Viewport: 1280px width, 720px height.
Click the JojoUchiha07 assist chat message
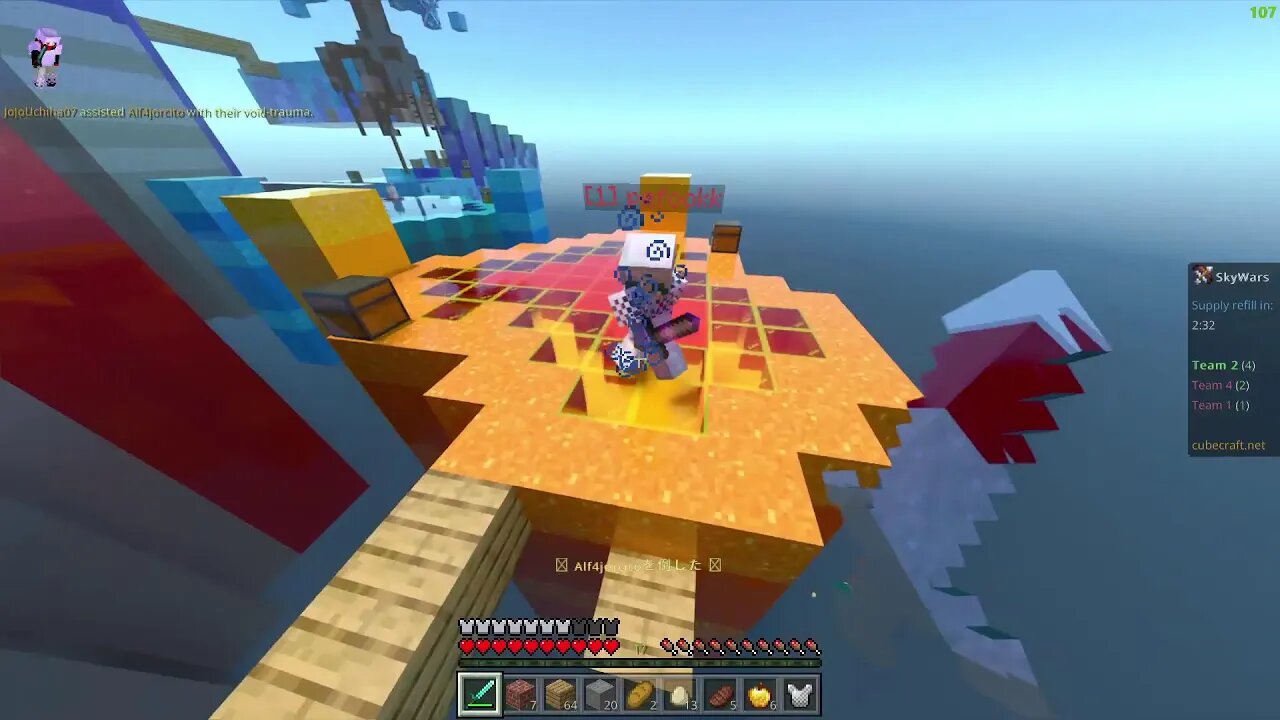tap(160, 112)
